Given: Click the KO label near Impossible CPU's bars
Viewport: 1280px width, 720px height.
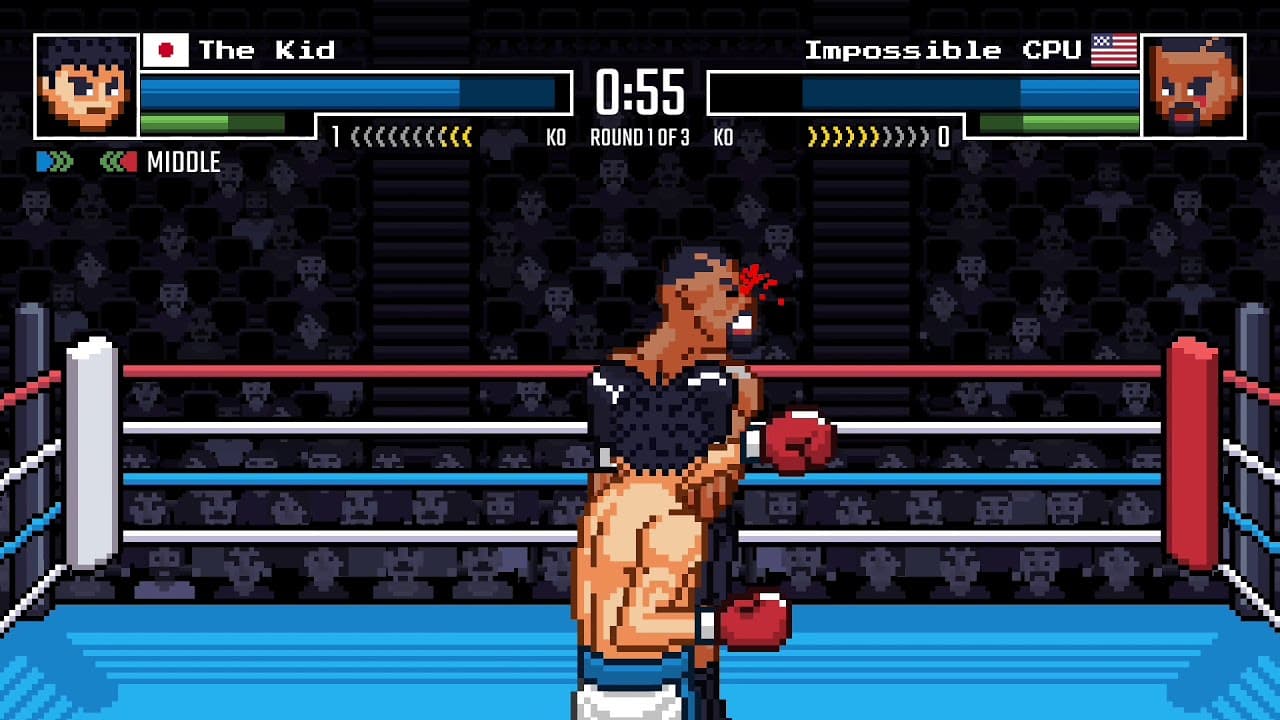Looking at the screenshot, I should [x=722, y=137].
